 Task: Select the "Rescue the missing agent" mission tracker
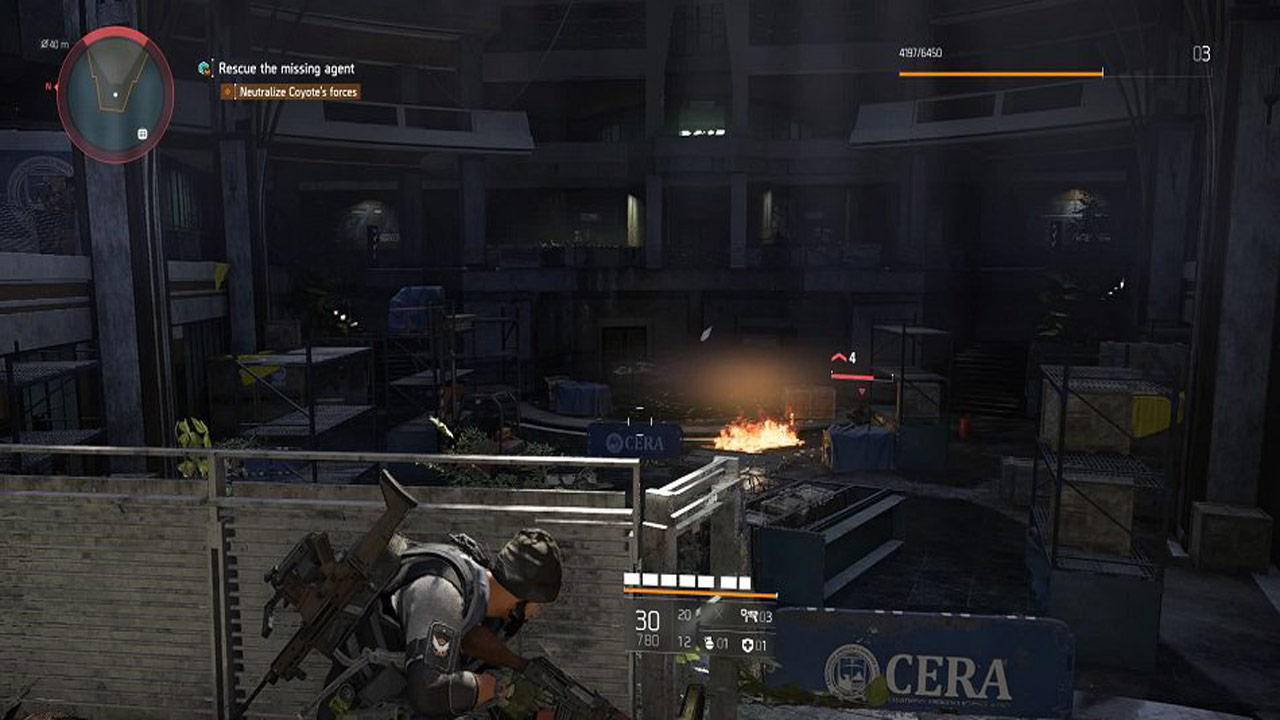click(x=287, y=68)
